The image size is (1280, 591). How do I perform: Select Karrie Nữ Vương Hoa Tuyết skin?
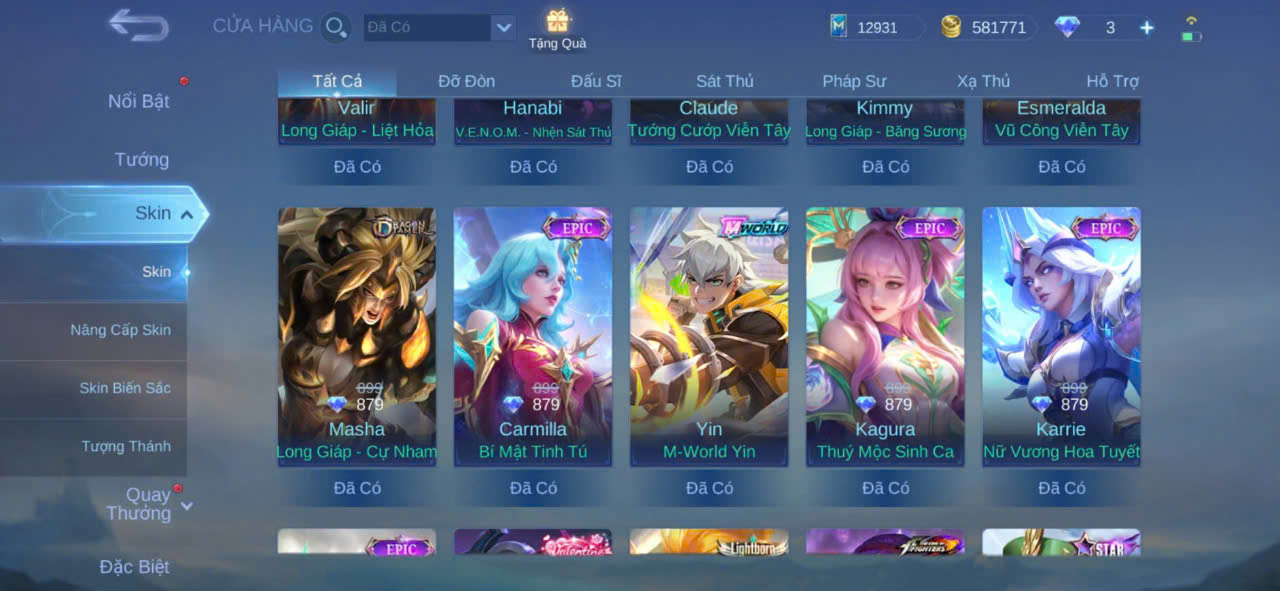[x=1061, y=335]
